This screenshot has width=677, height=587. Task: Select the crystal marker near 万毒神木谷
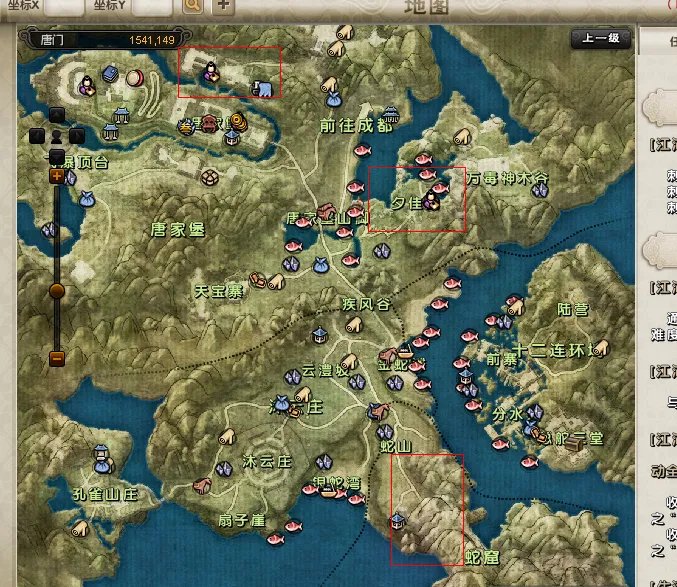tap(540, 190)
